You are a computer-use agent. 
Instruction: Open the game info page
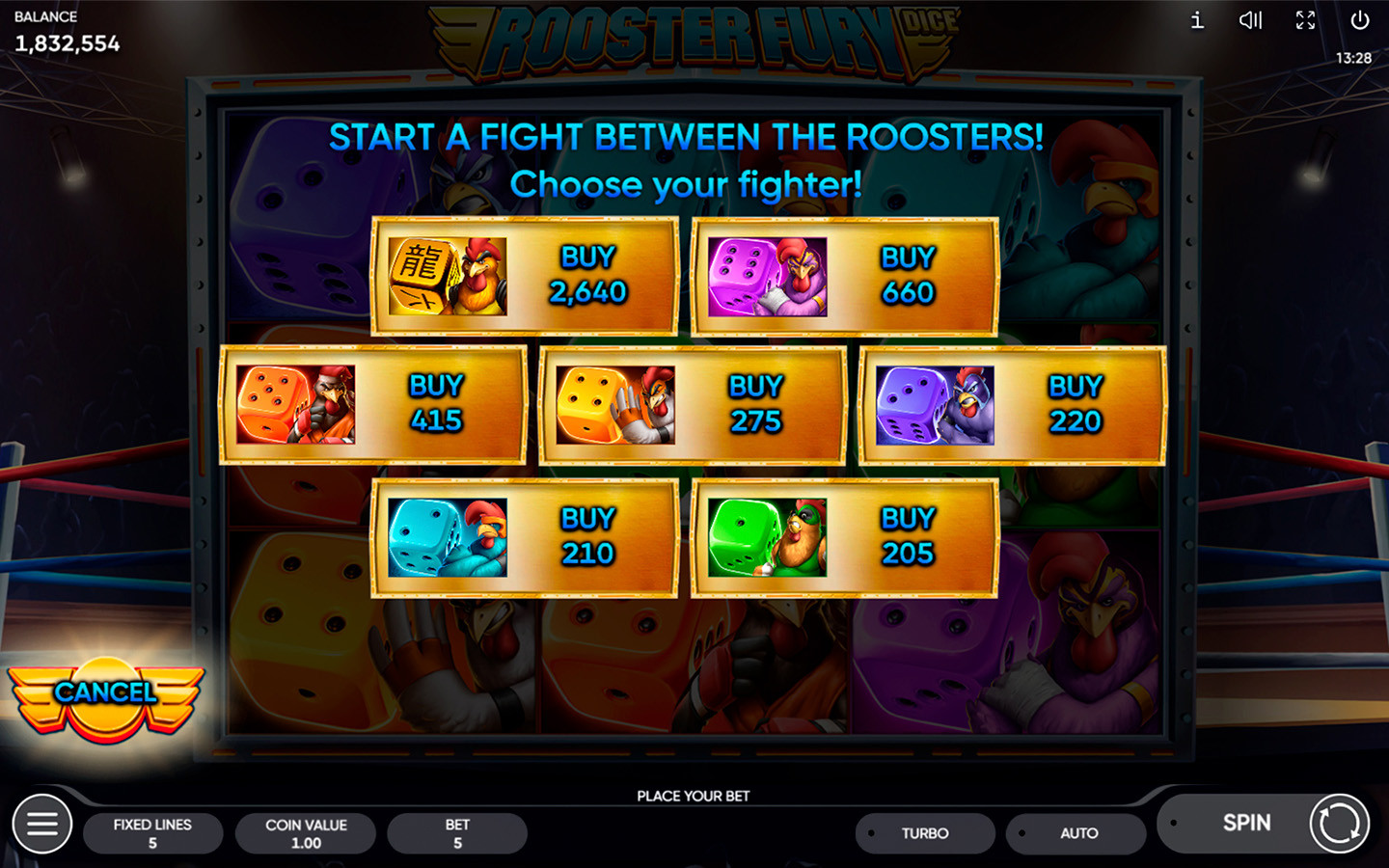pos(1197,20)
